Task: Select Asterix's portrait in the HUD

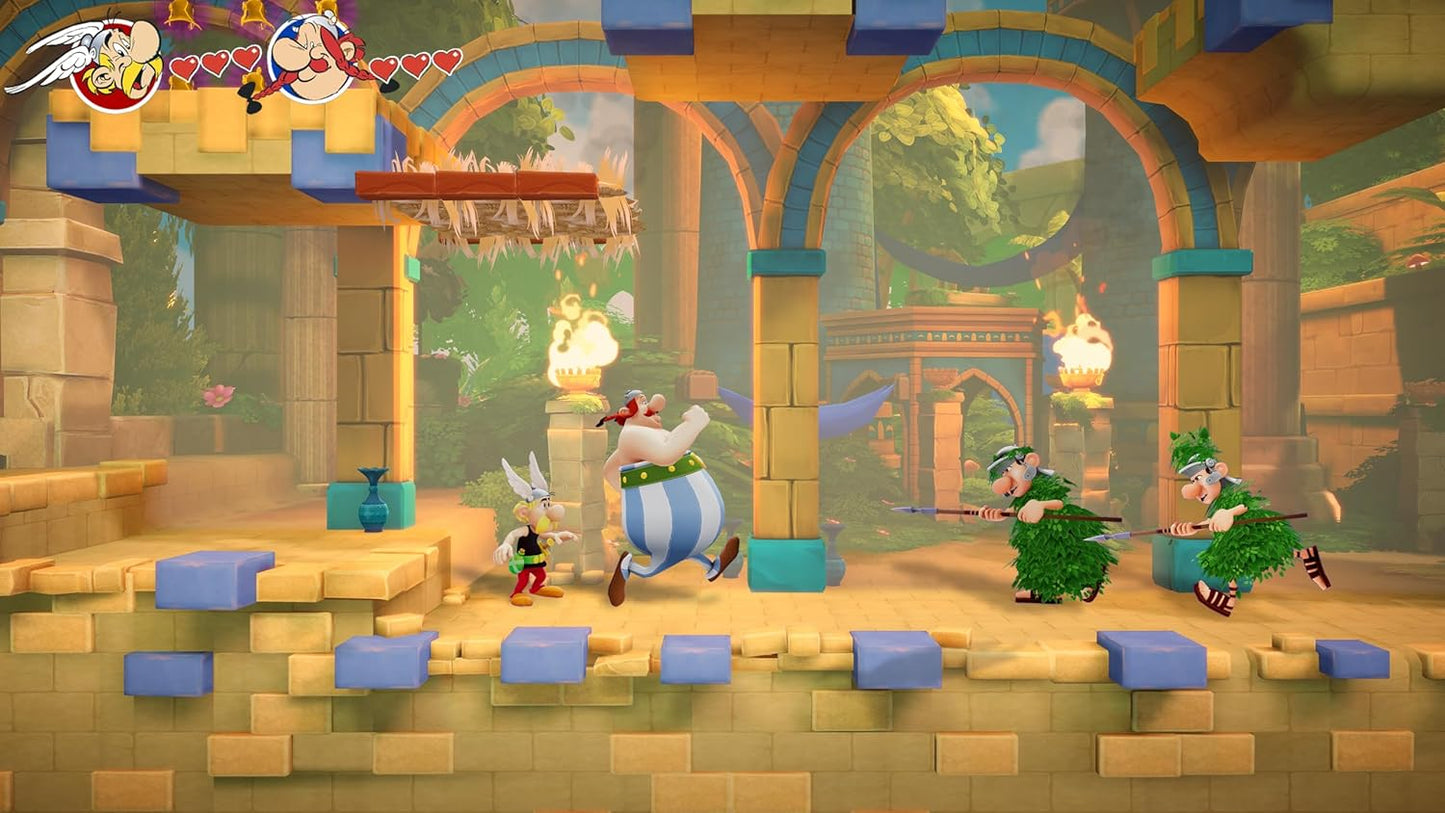Action: coord(110,60)
